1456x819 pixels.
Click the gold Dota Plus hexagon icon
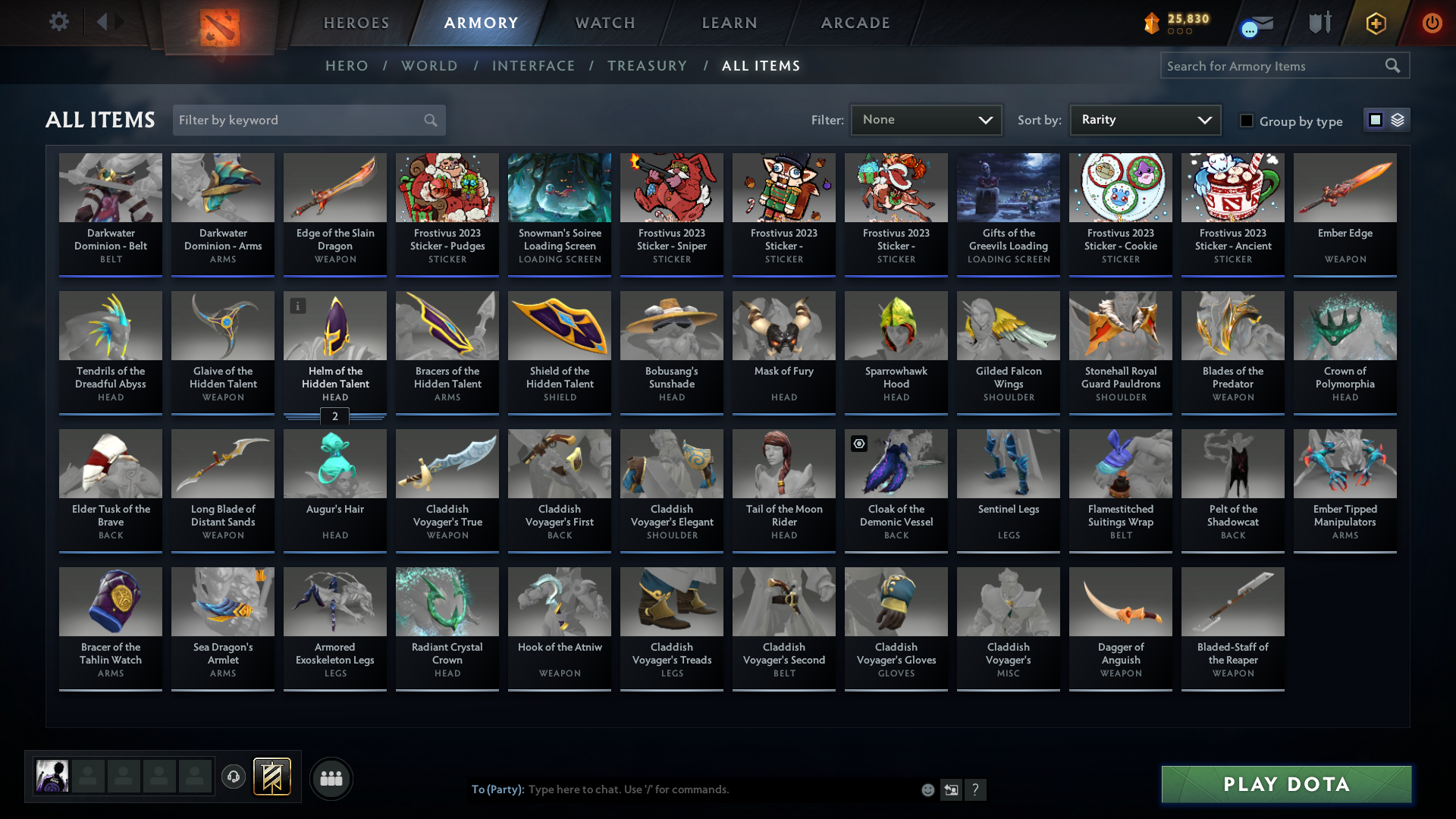(x=1375, y=23)
